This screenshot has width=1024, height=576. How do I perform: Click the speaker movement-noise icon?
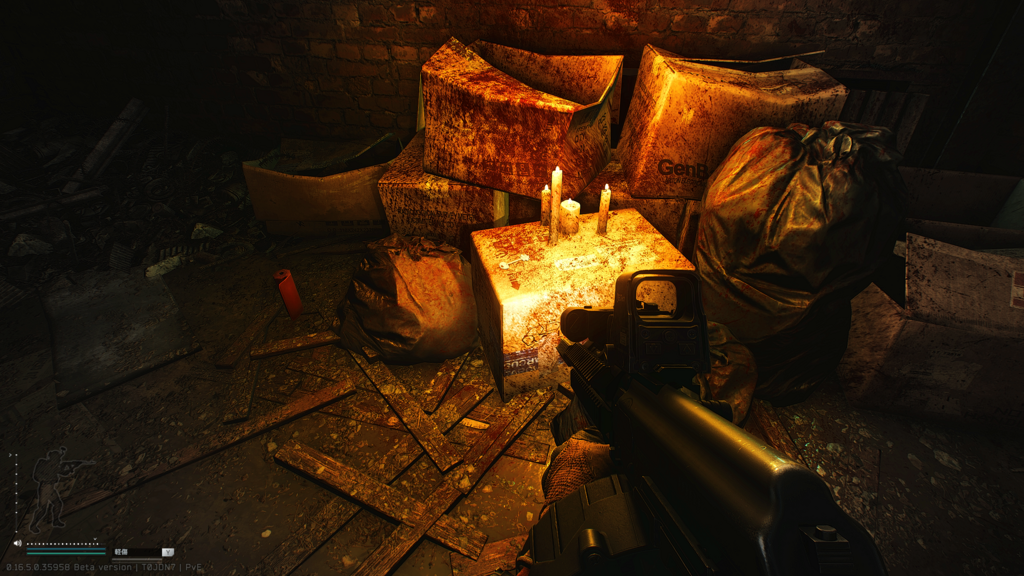(x=17, y=544)
